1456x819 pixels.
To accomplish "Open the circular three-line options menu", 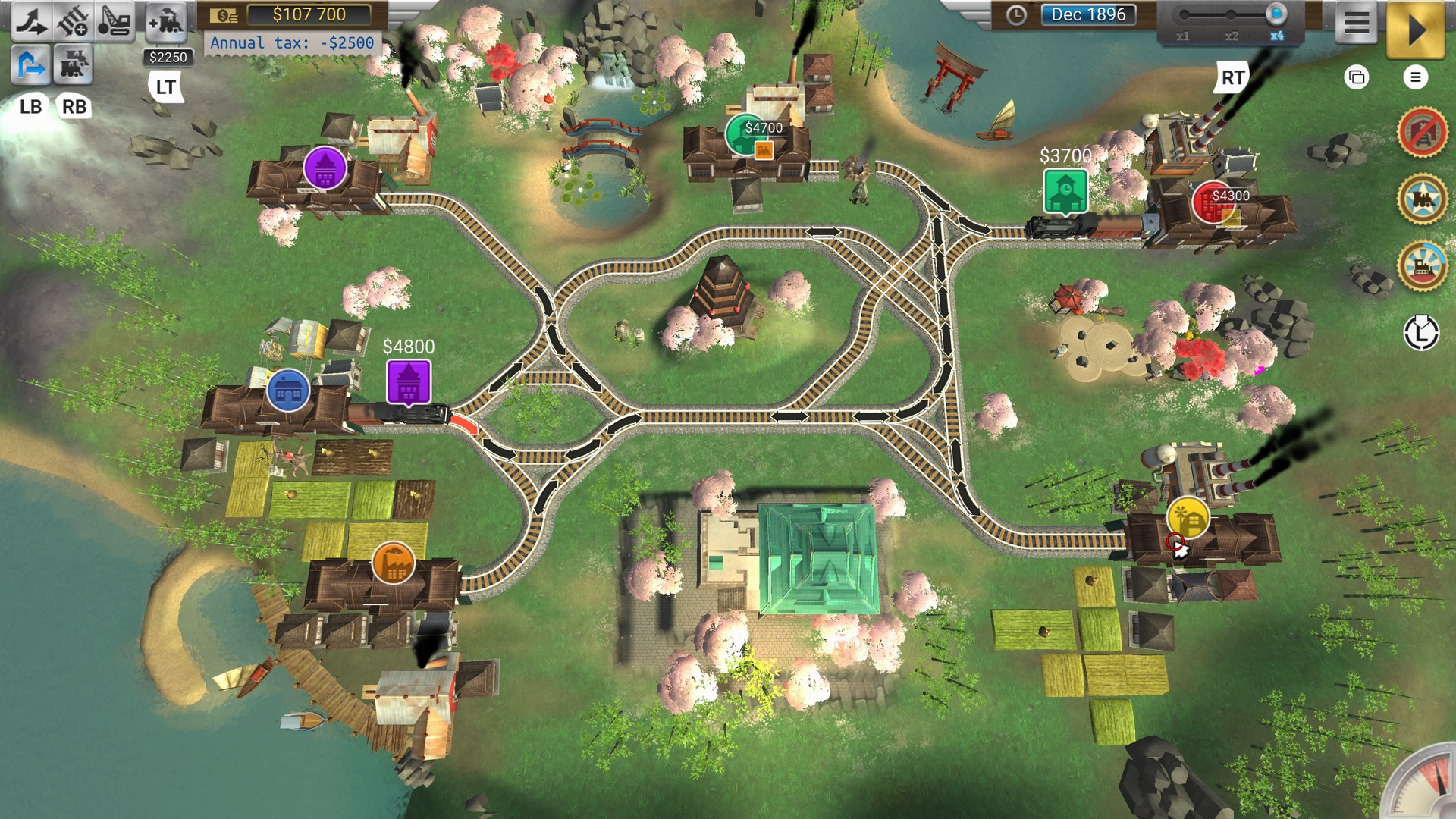I will coord(1414,77).
